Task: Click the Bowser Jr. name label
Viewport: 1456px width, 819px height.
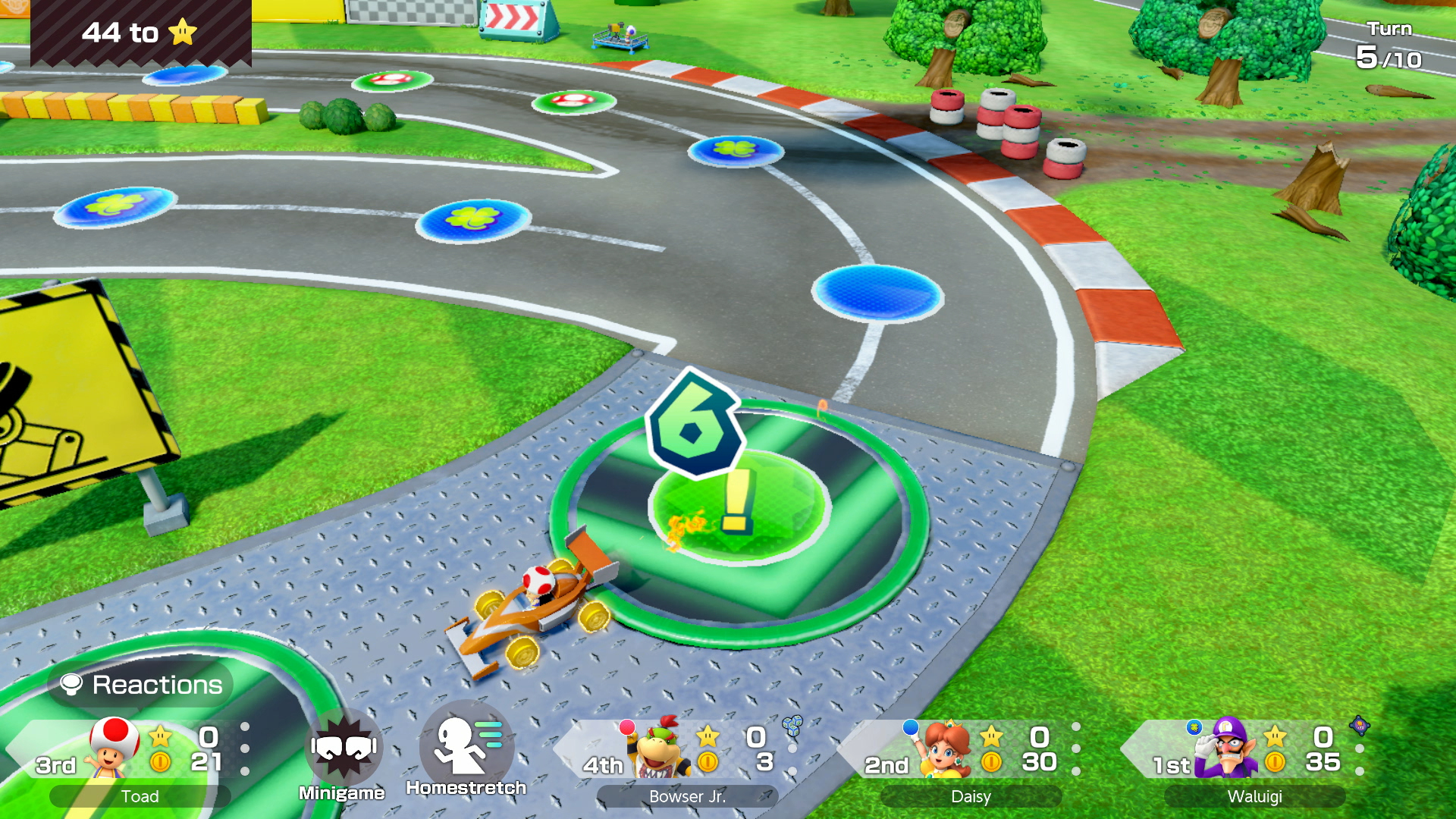Action: 687,797
